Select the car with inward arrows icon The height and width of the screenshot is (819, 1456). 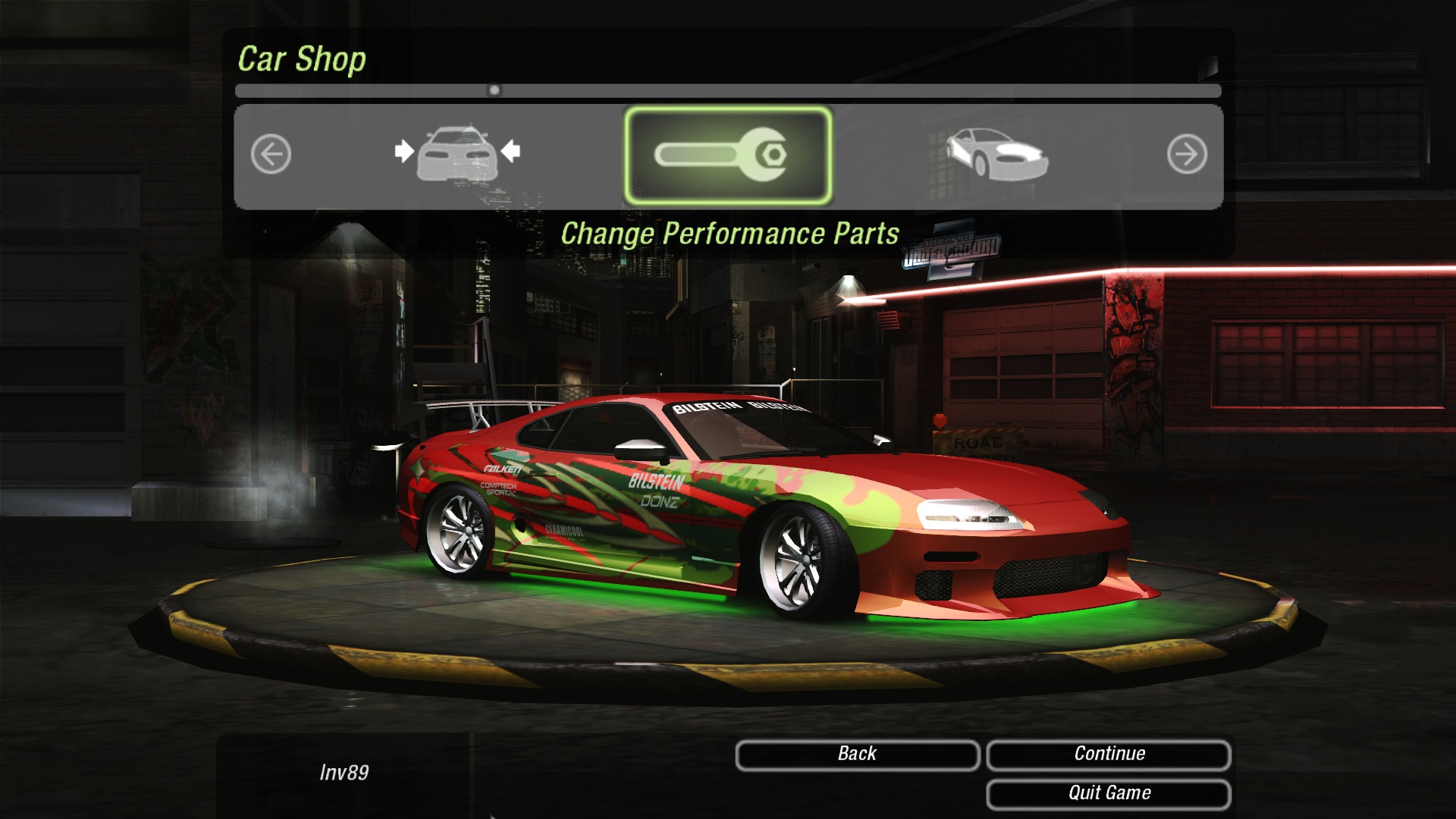457,154
